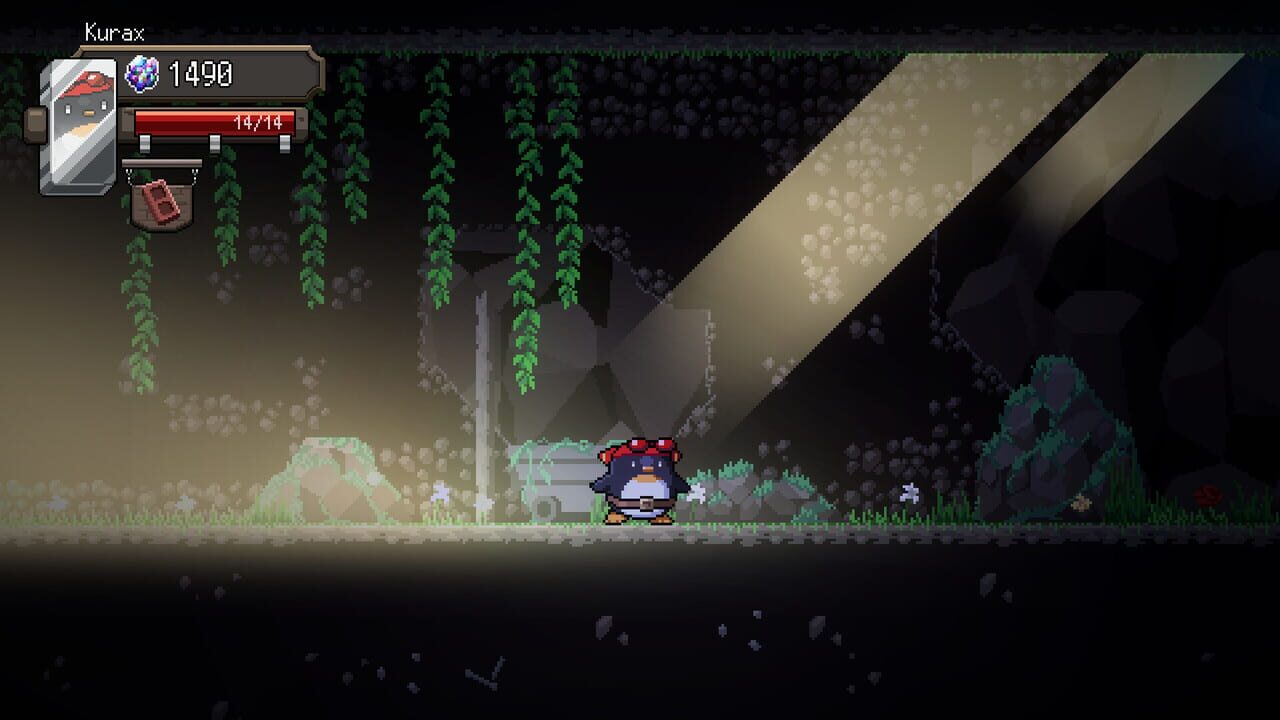Open the item sign bracket beneath the HP bar
Screen dimensions: 1280x720
click(163, 163)
